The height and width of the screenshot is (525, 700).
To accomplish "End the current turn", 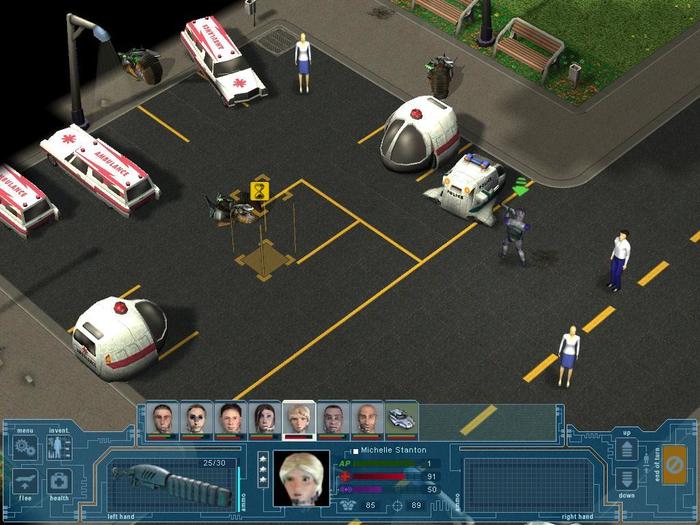I will coord(675,465).
